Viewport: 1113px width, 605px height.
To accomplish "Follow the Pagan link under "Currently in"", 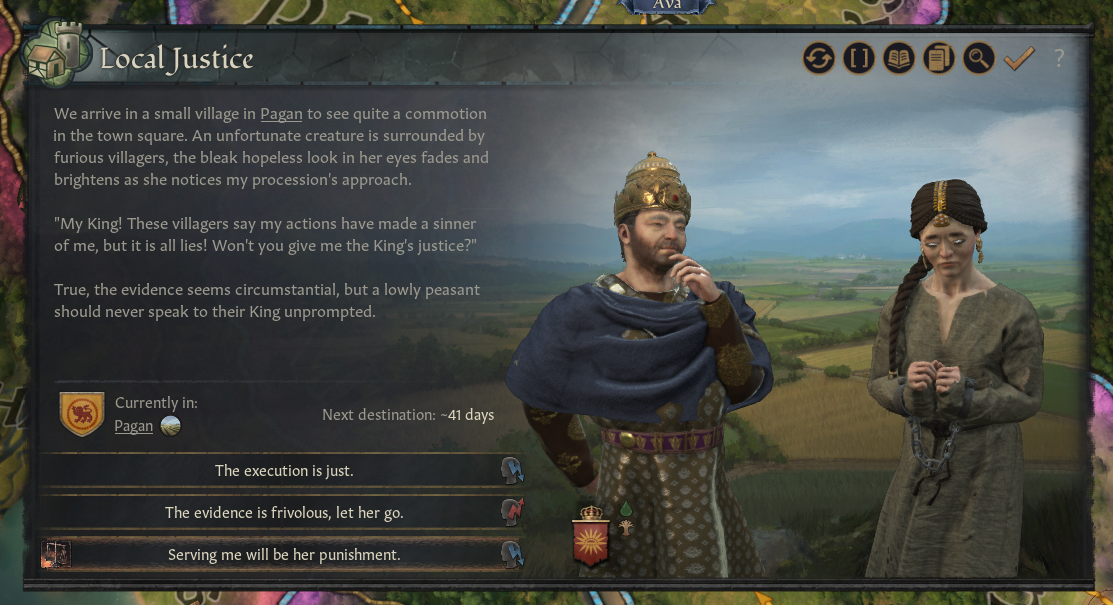I will [x=134, y=426].
